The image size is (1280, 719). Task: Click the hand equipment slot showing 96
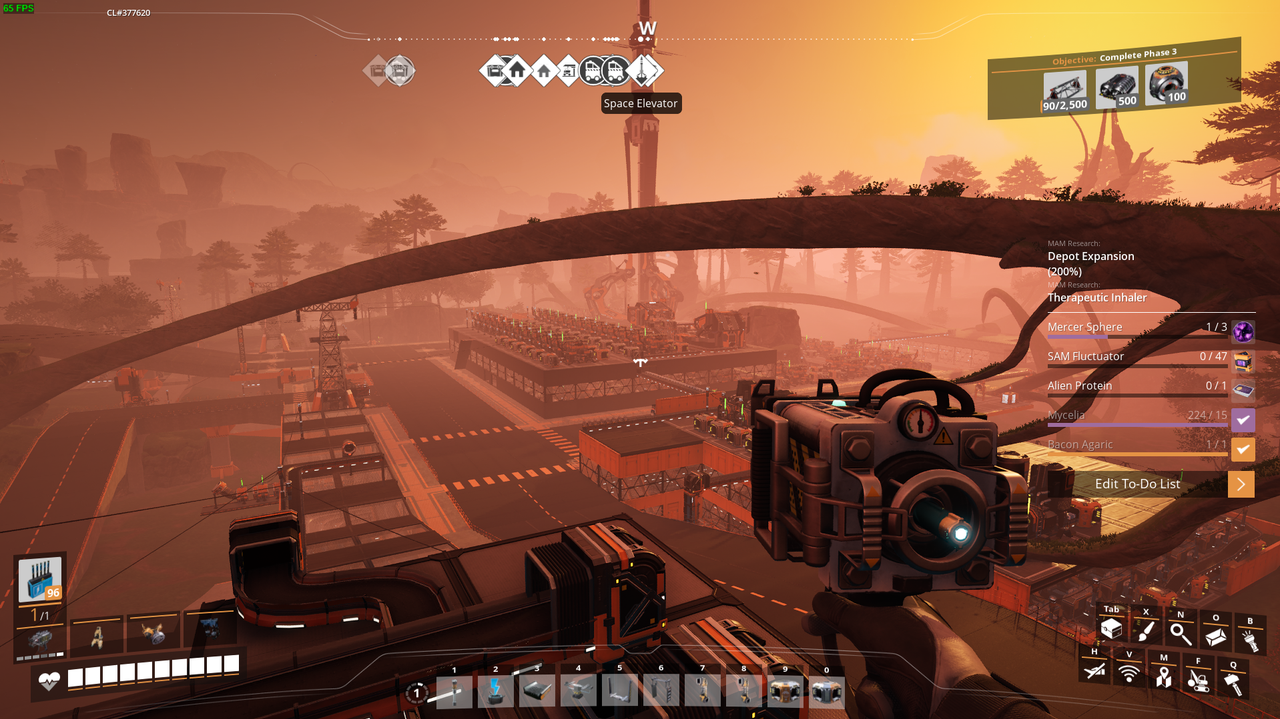pyautogui.click(x=40, y=580)
